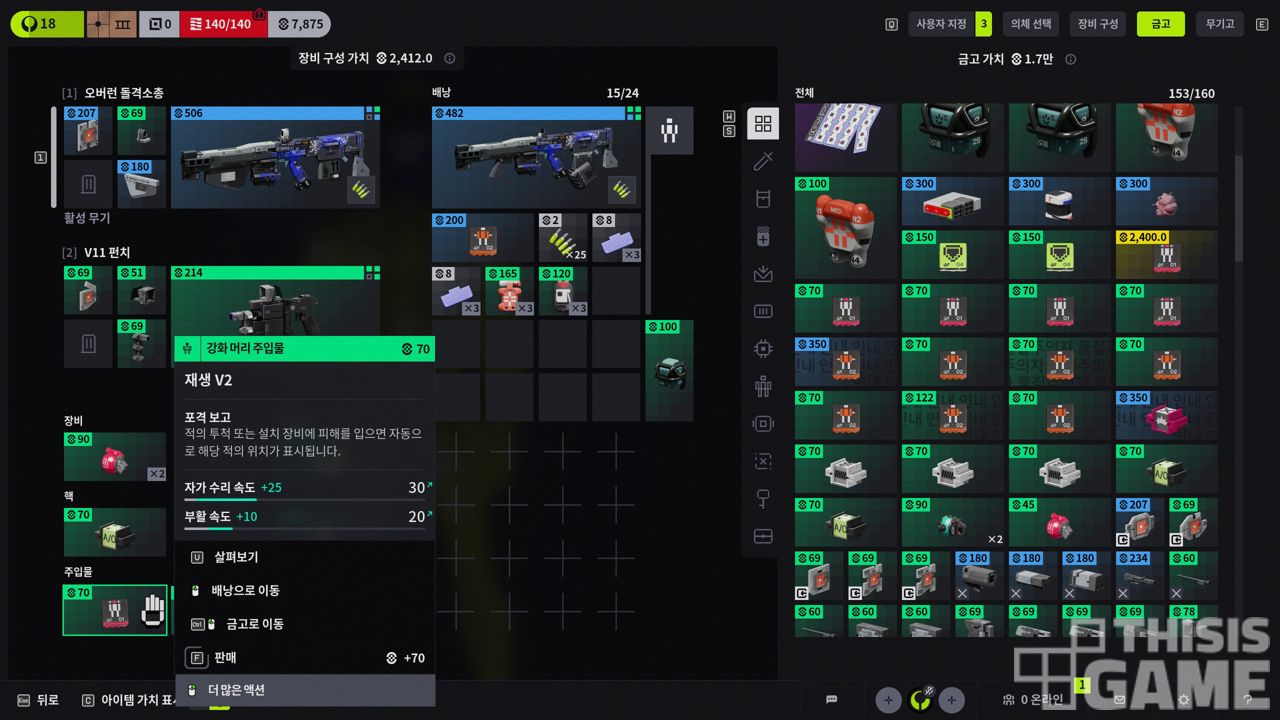Switch to the 장비 구성 tab
This screenshot has height=720, width=1280.
[1097, 24]
